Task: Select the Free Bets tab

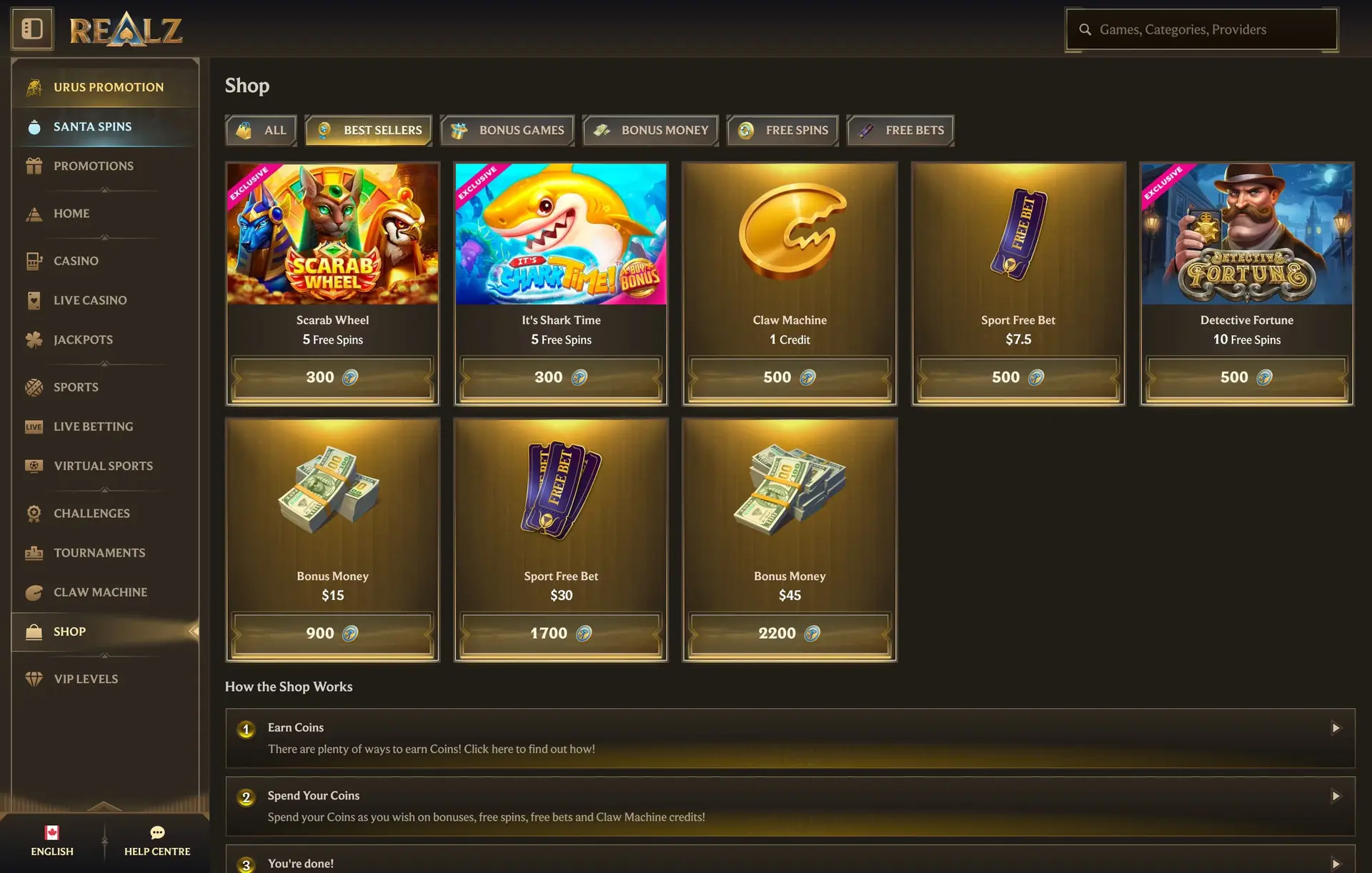Action: coord(900,130)
